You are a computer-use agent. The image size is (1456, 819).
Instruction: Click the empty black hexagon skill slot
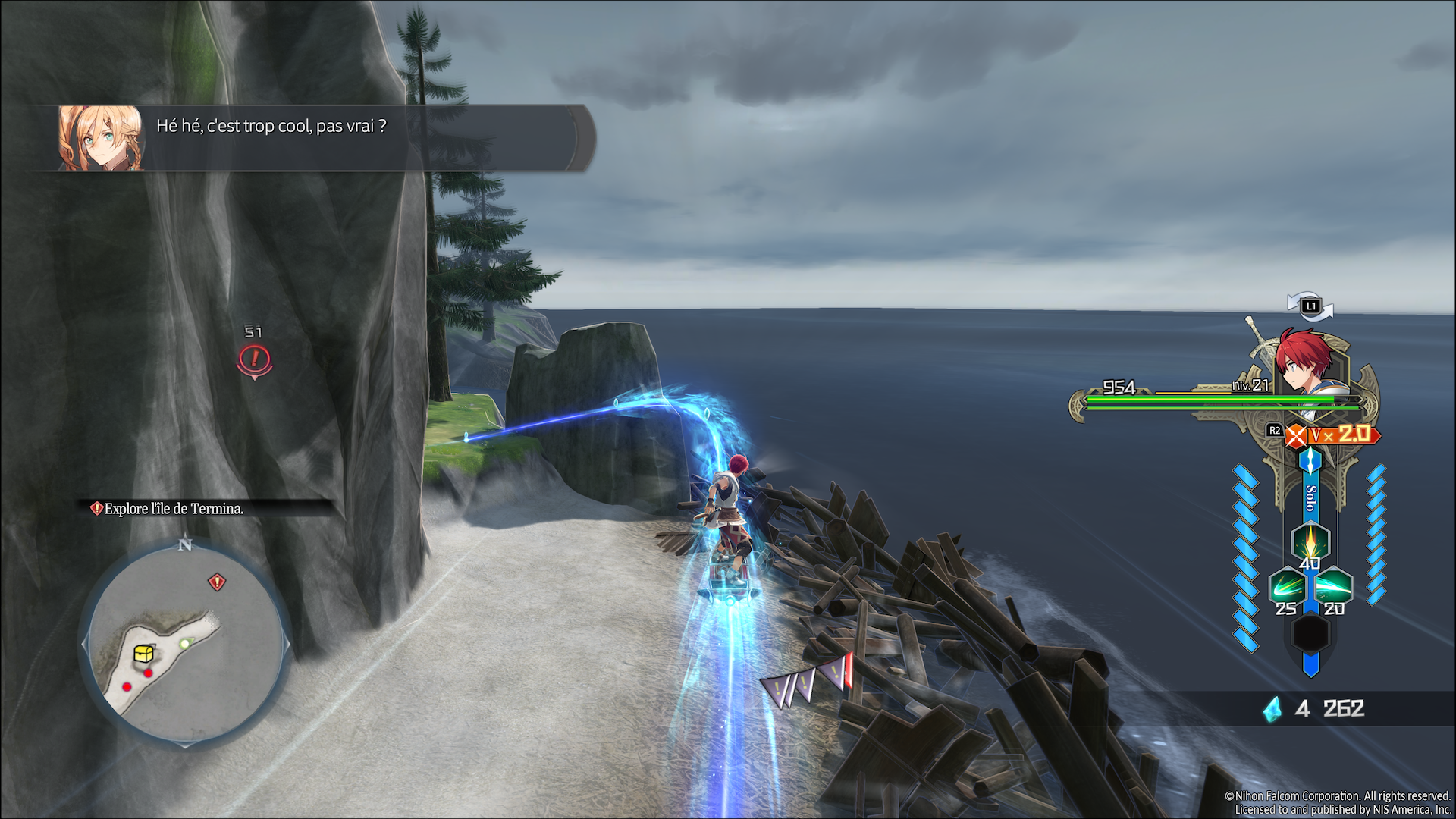pyautogui.click(x=1310, y=632)
